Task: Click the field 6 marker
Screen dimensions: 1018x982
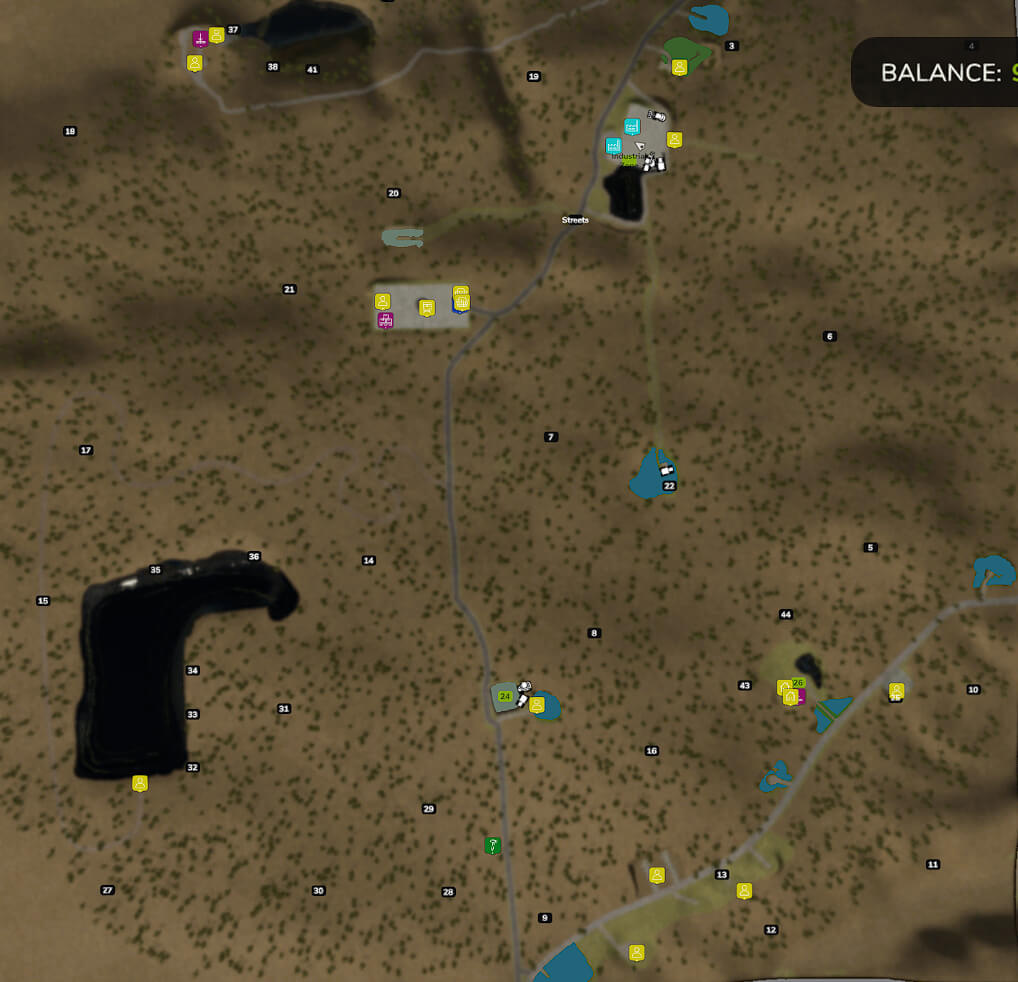Action: tap(829, 336)
